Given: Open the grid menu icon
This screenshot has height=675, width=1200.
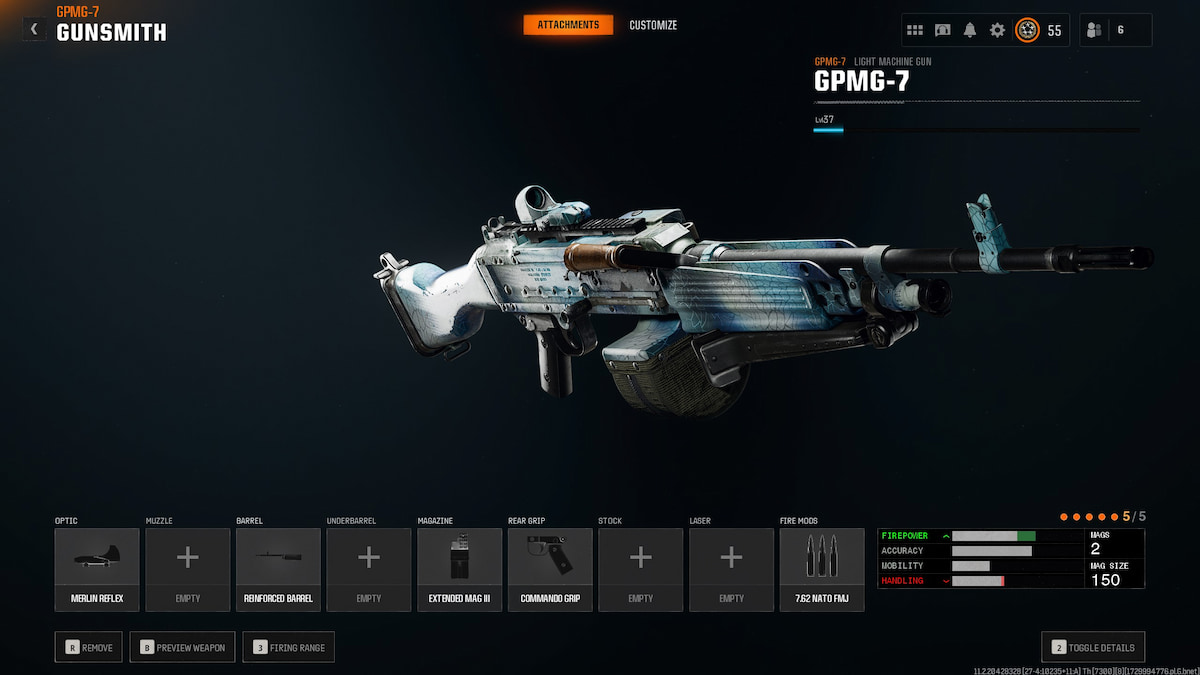Looking at the screenshot, I should [915, 30].
